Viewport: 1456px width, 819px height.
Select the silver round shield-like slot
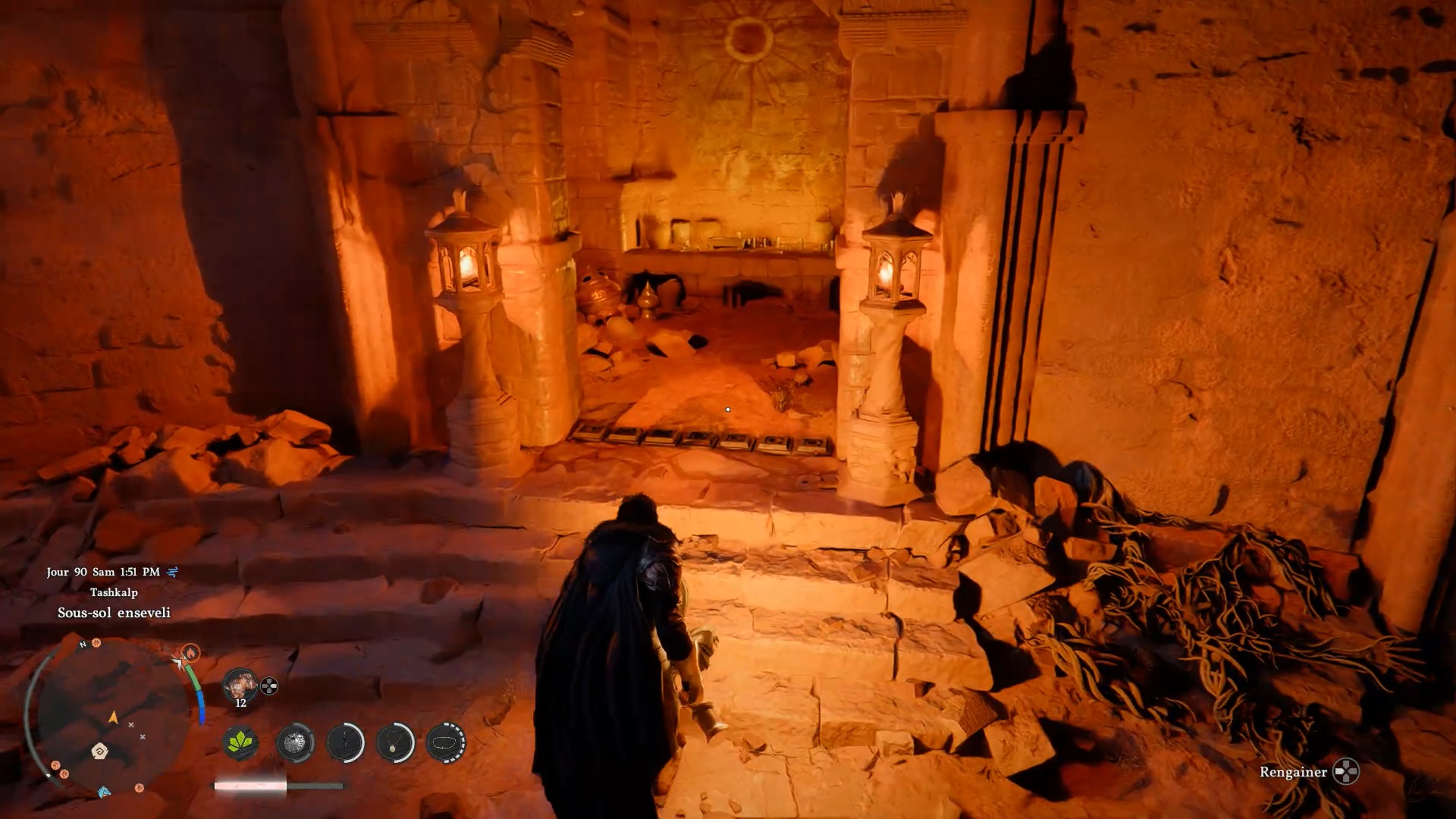(294, 742)
